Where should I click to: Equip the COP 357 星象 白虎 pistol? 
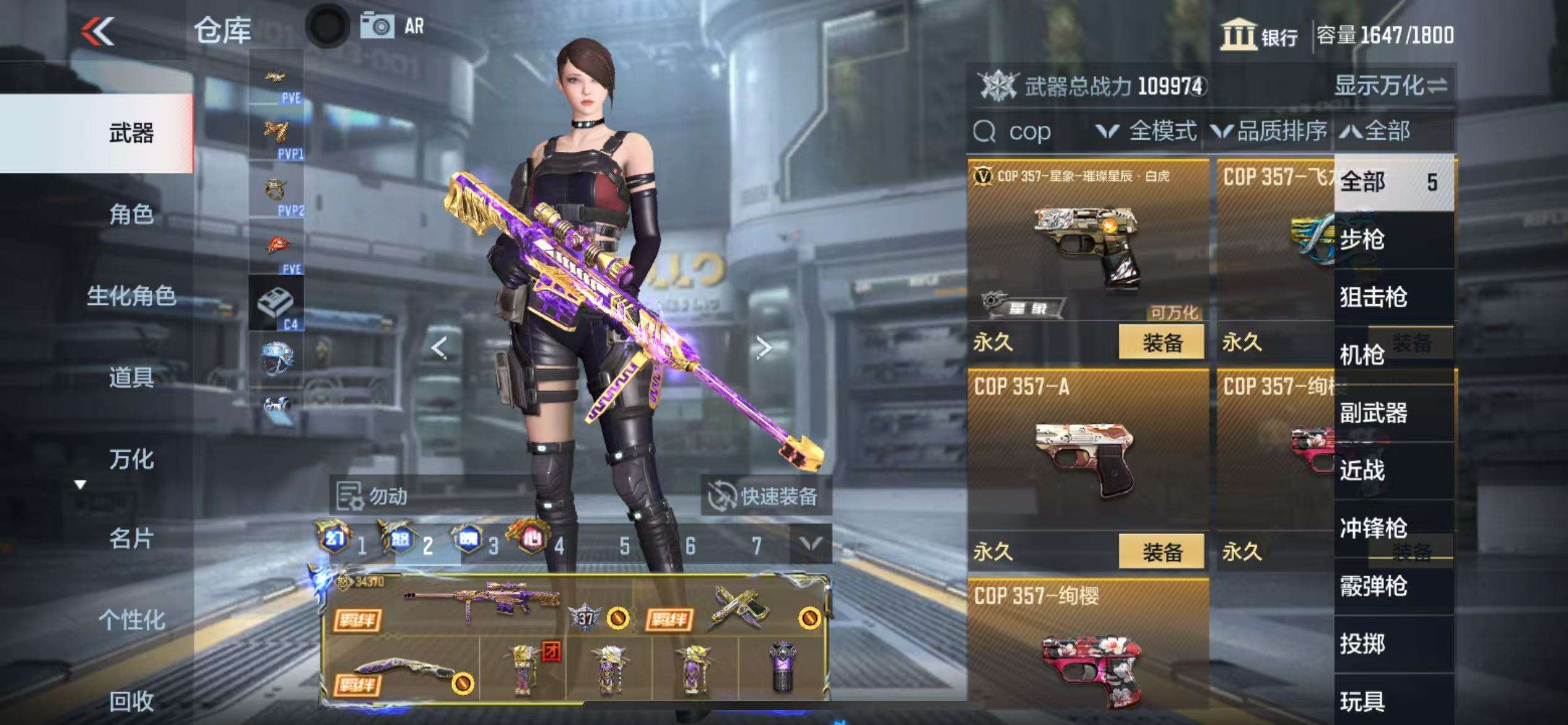[1162, 343]
